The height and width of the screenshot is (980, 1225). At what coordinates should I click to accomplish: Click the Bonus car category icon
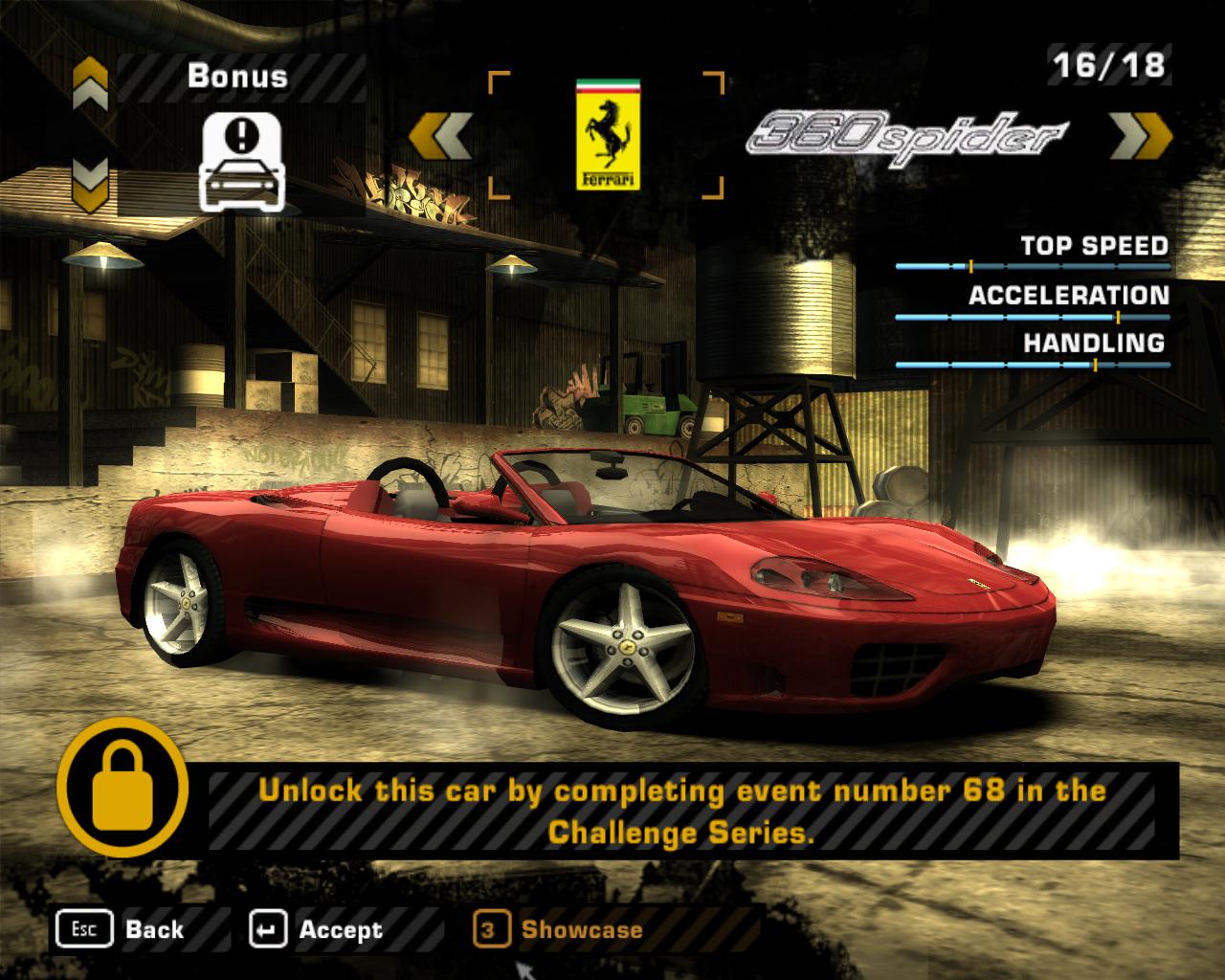tap(241, 163)
